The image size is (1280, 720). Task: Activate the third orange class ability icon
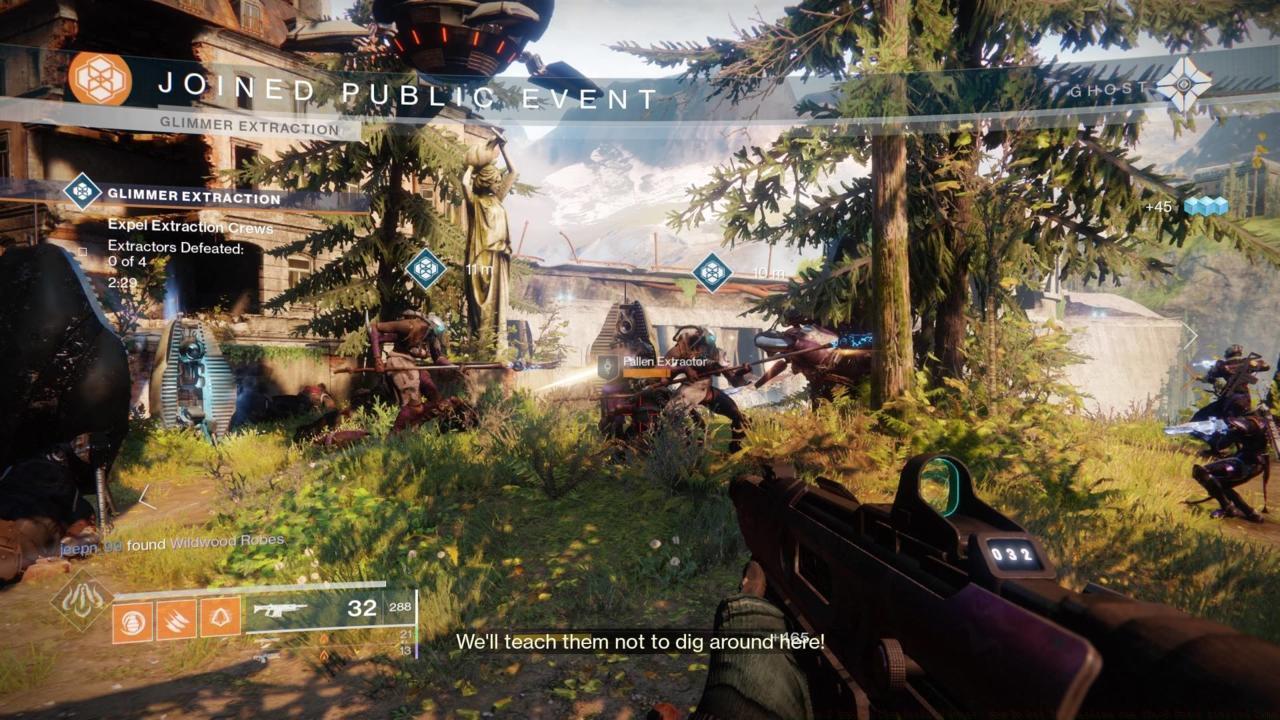click(x=220, y=619)
